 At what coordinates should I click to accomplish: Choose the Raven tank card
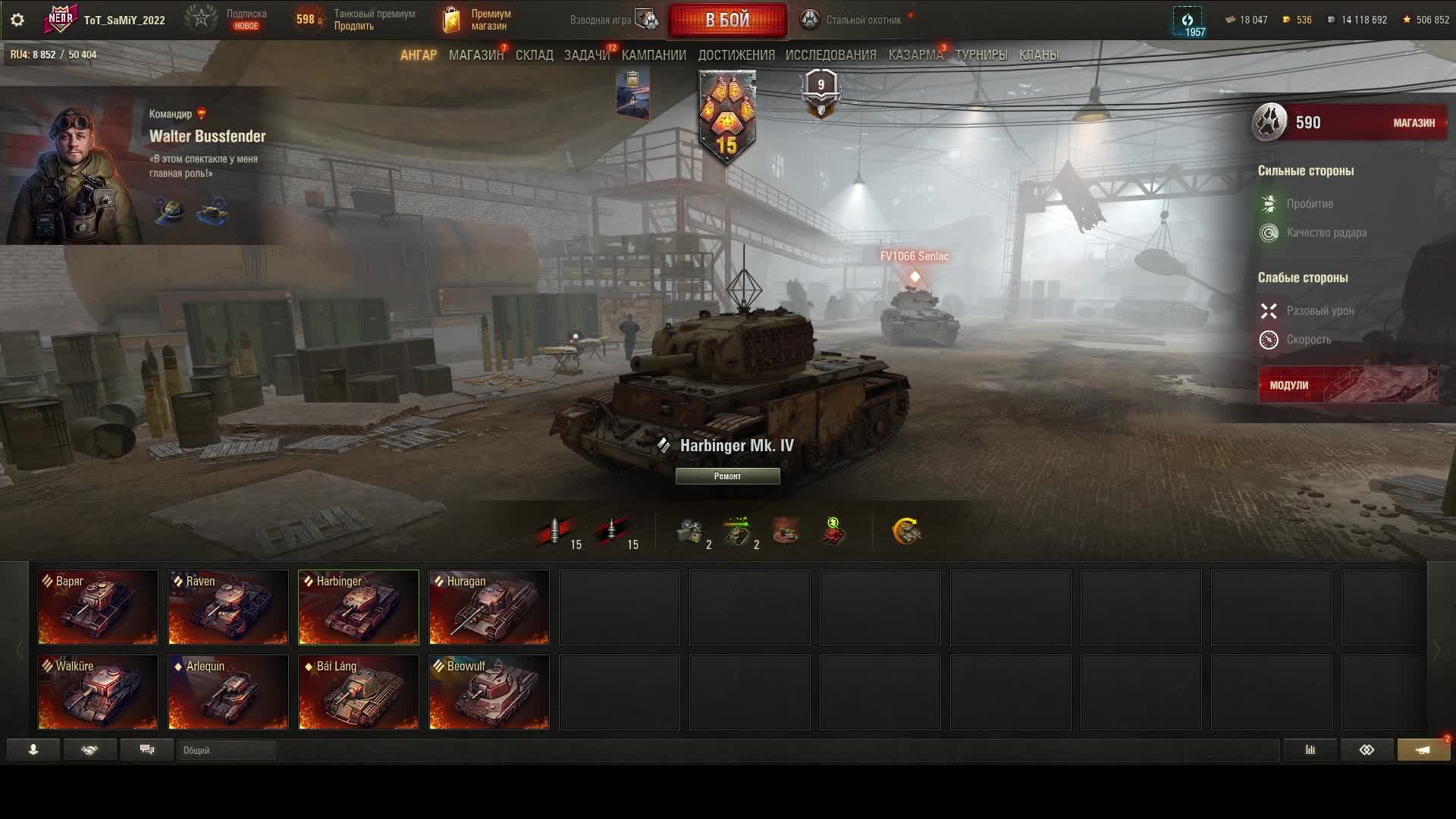[228, 607]
